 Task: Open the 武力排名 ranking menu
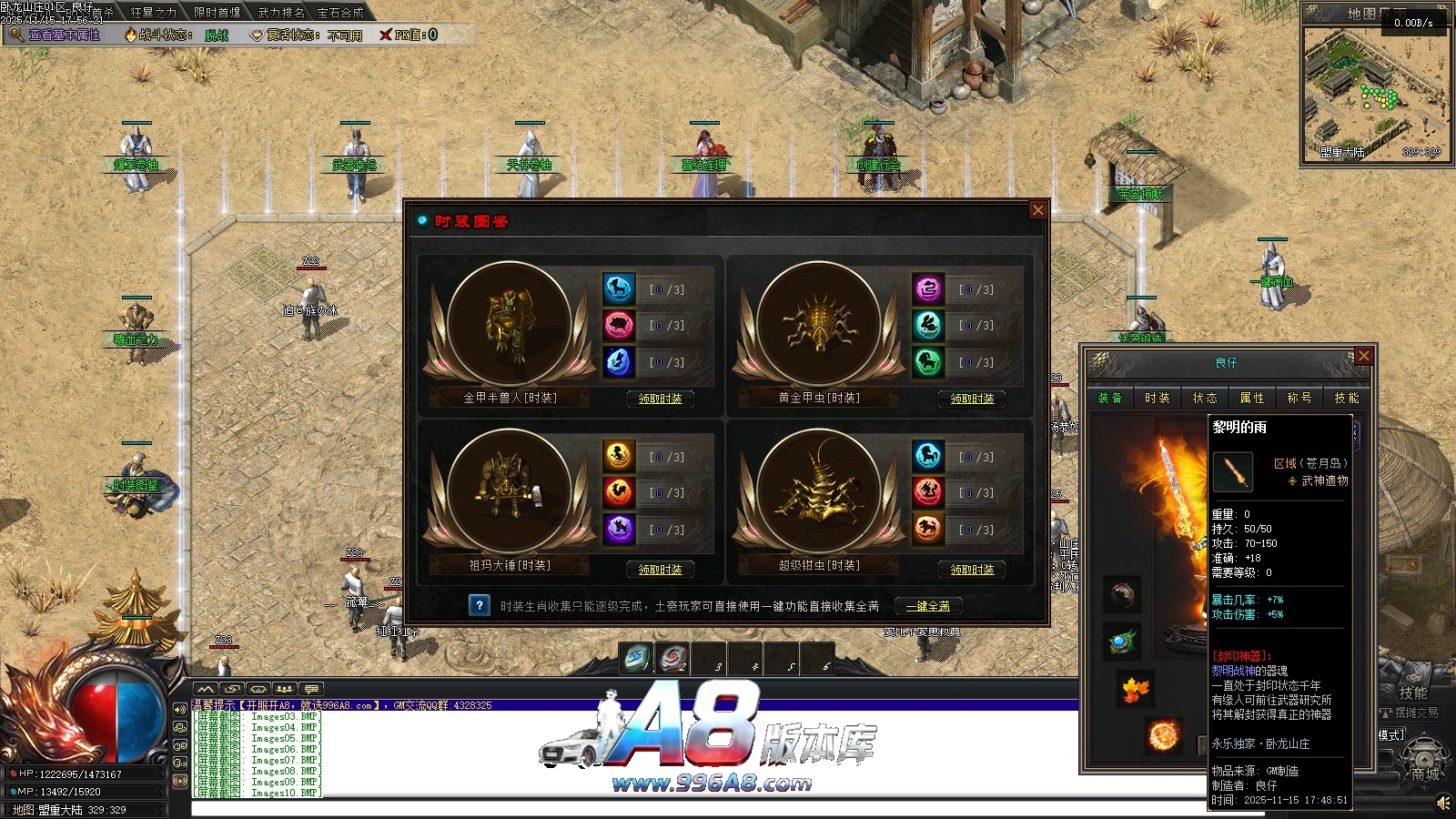tap(281, 13)
